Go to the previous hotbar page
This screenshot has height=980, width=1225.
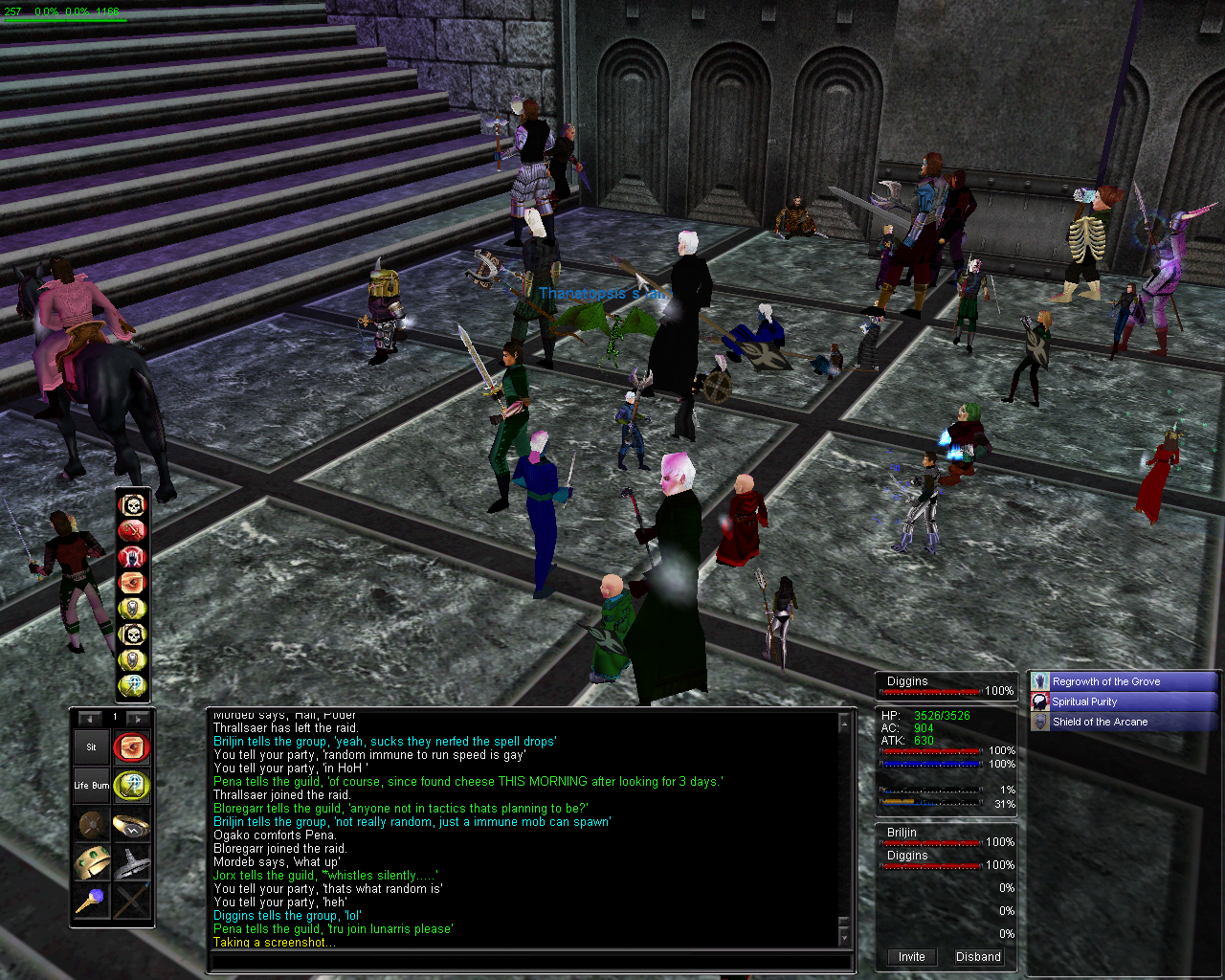(90, 718)
